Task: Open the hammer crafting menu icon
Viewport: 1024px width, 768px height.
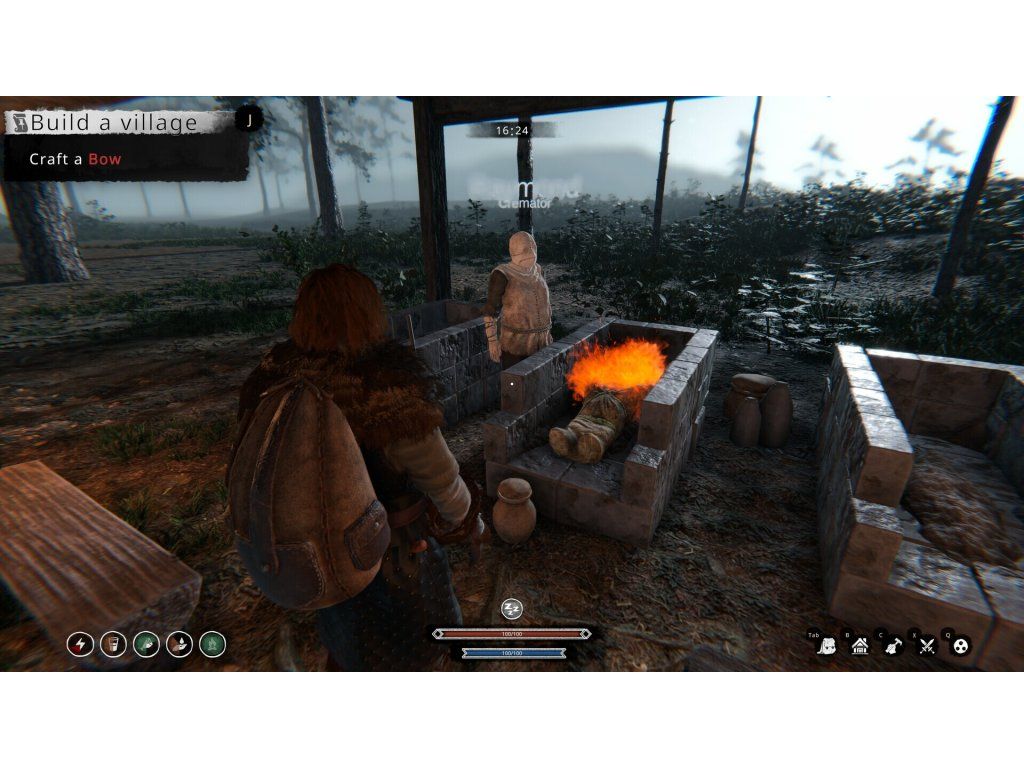Action: pos(893,646)
